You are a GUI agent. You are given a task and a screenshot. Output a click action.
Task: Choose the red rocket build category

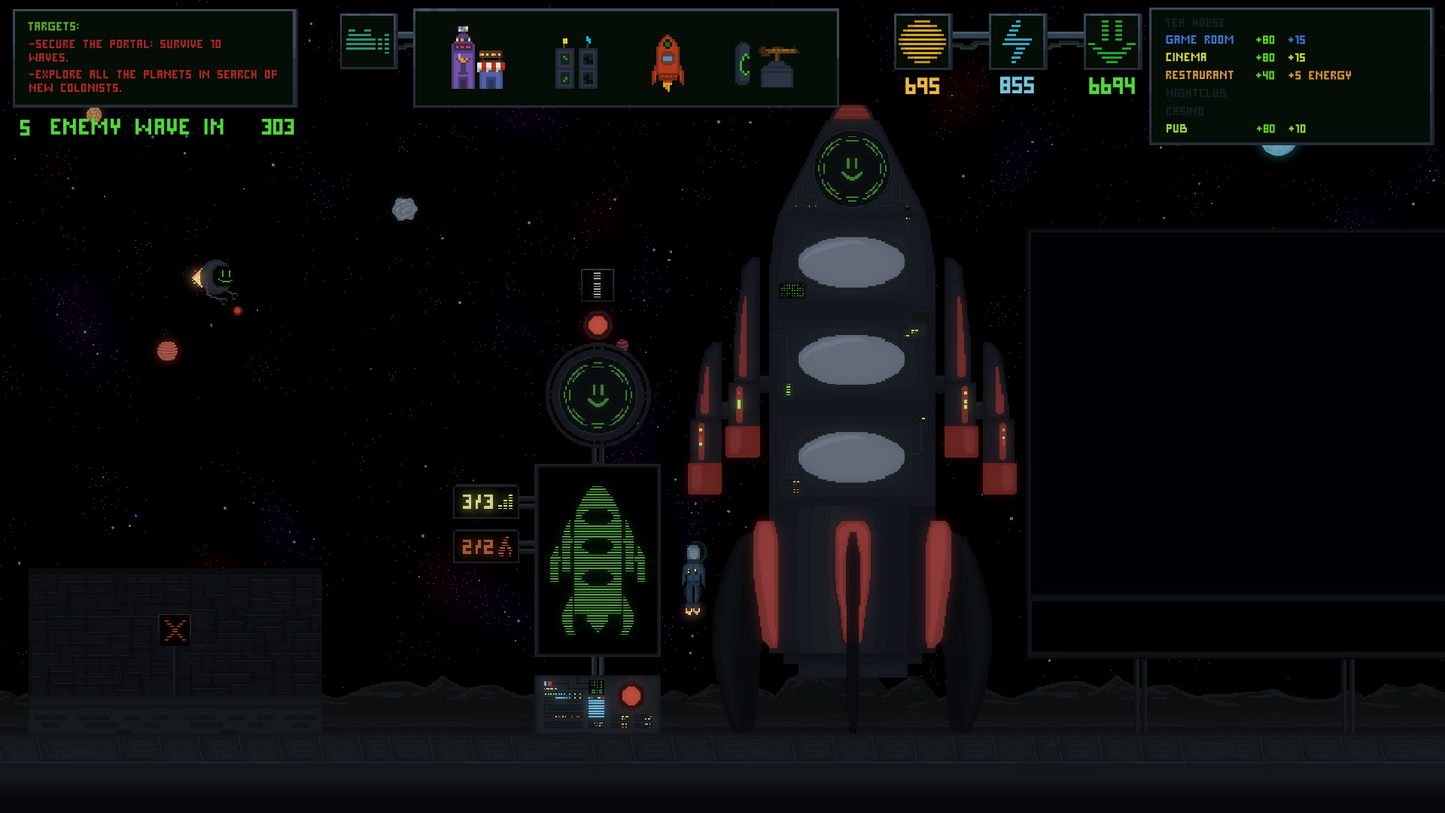pyautogui.click(x=668, y=62)
